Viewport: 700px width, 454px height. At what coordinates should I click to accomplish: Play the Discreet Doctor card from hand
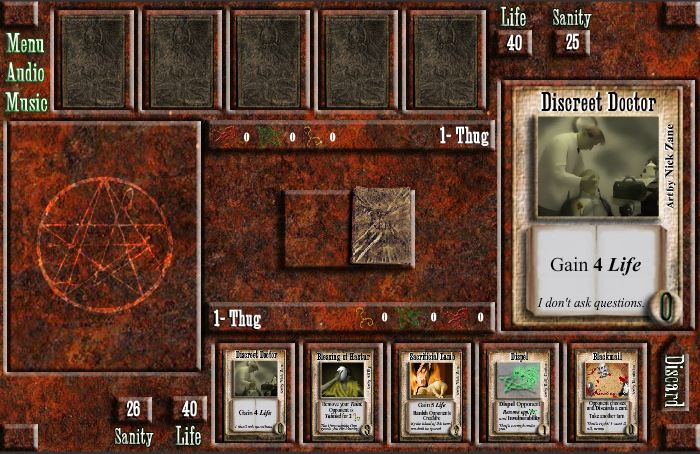258,393
